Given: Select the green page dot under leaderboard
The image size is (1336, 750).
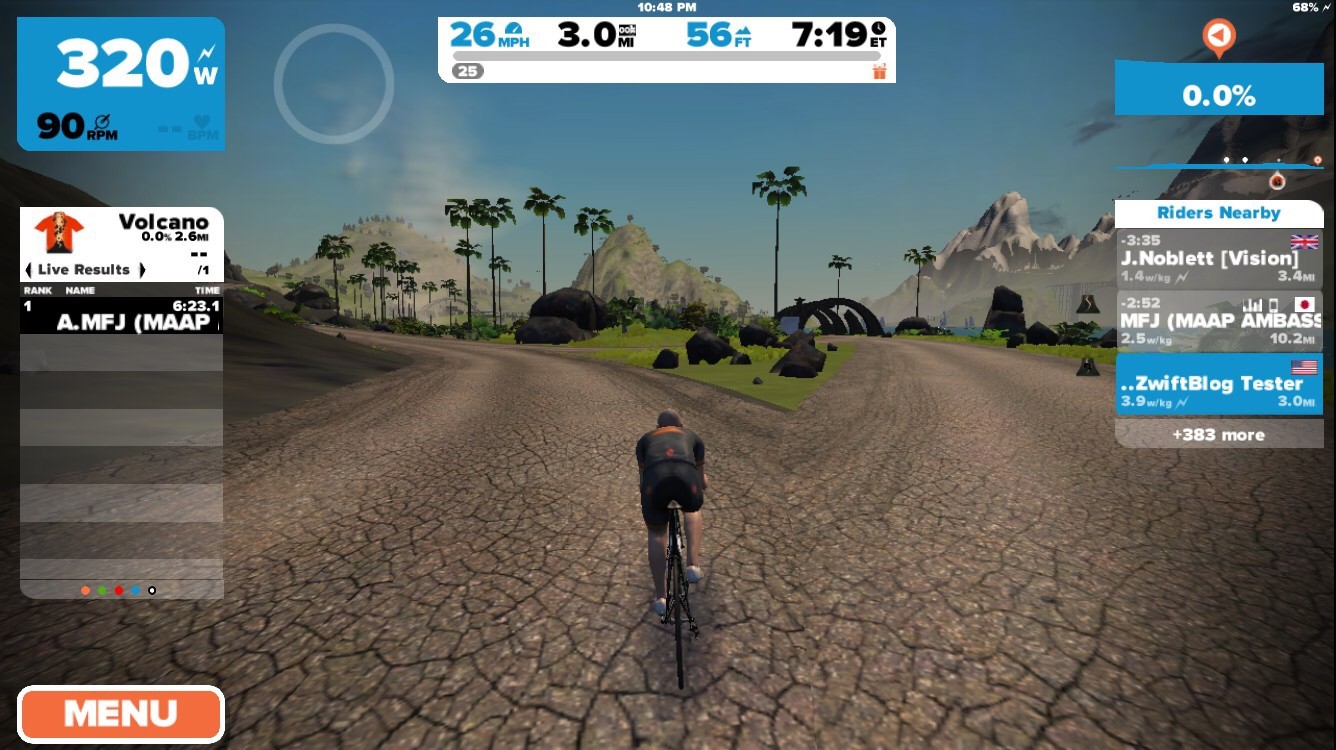Looking at the screenshot, I should (102, 591).
